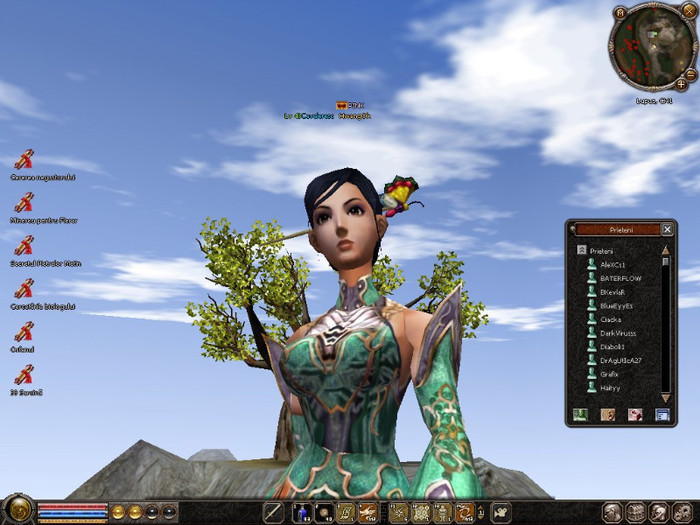
Task: Open the Orfanul quest scroll
Action: pyautogui.click(x=24, y=332)
